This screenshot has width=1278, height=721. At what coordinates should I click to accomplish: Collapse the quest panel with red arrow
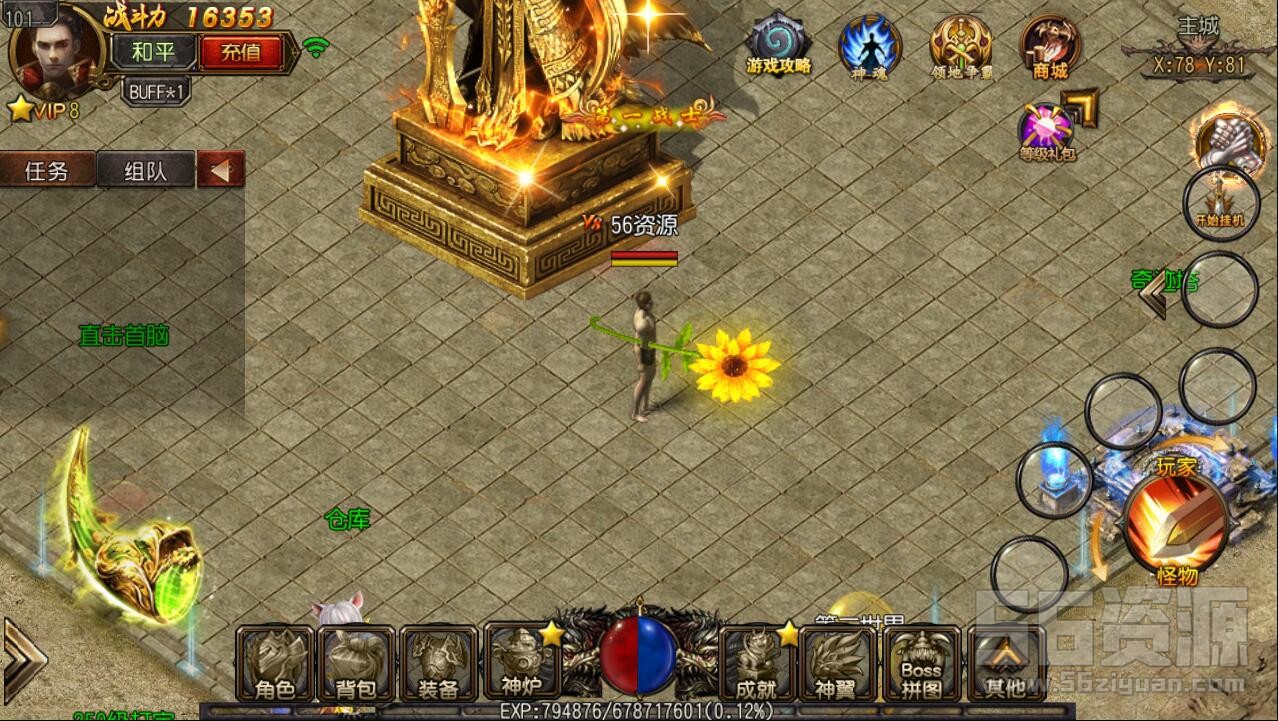pyautogui.click(x=220, y=170)
